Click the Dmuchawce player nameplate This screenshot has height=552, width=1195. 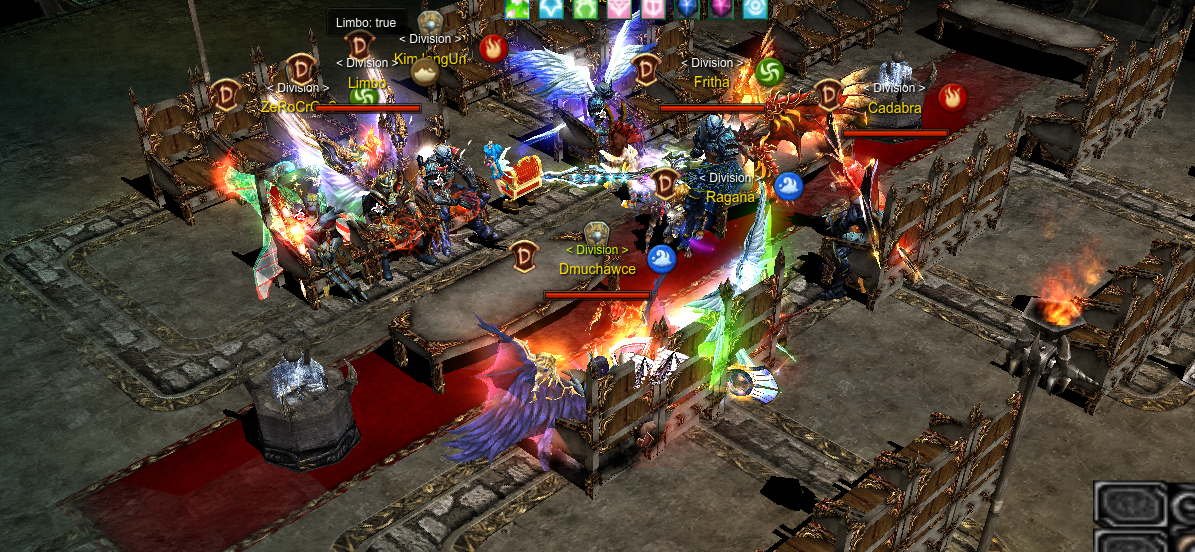coord(597,268)
